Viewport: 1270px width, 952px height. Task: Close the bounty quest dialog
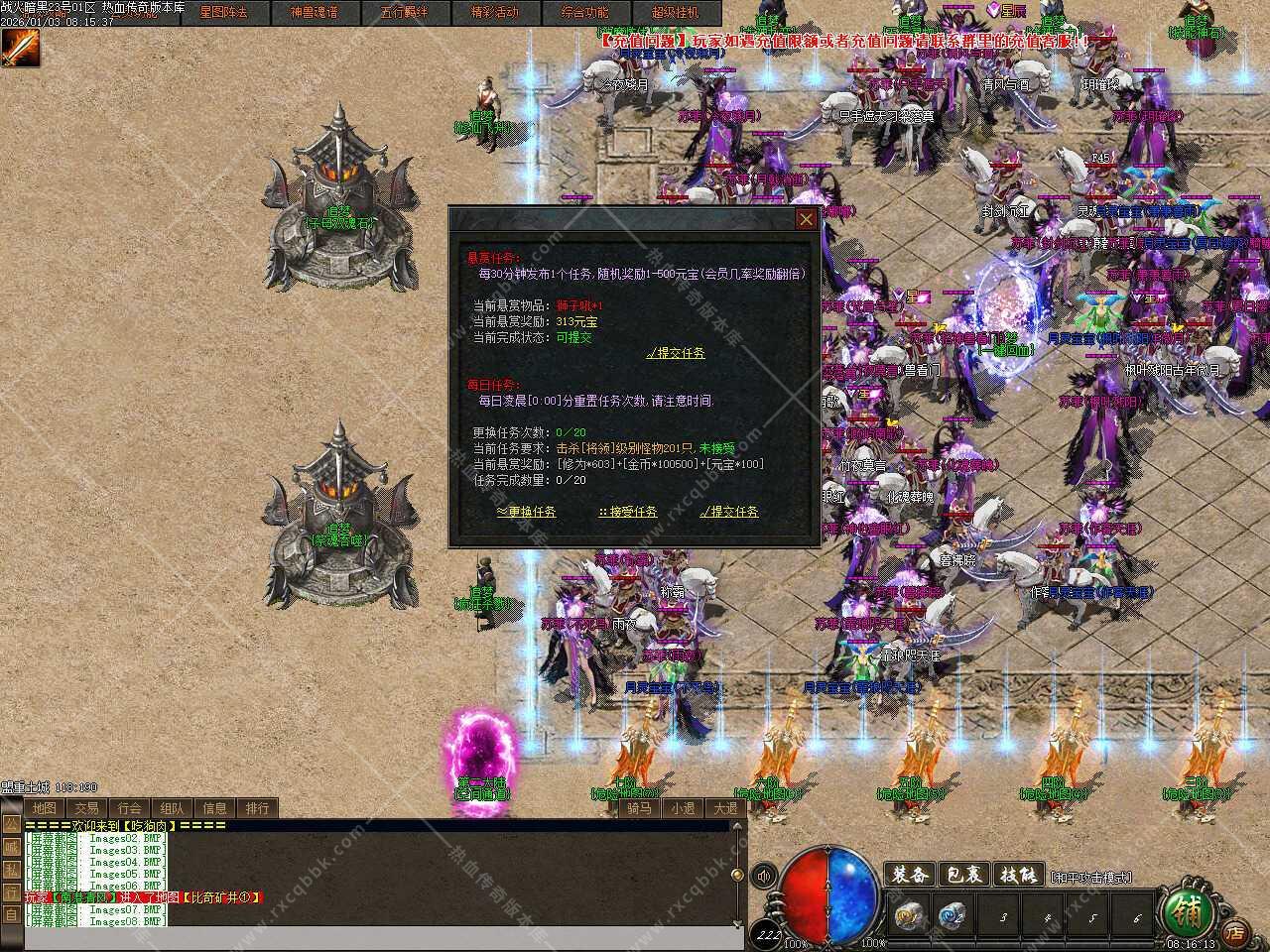[807, 219]
